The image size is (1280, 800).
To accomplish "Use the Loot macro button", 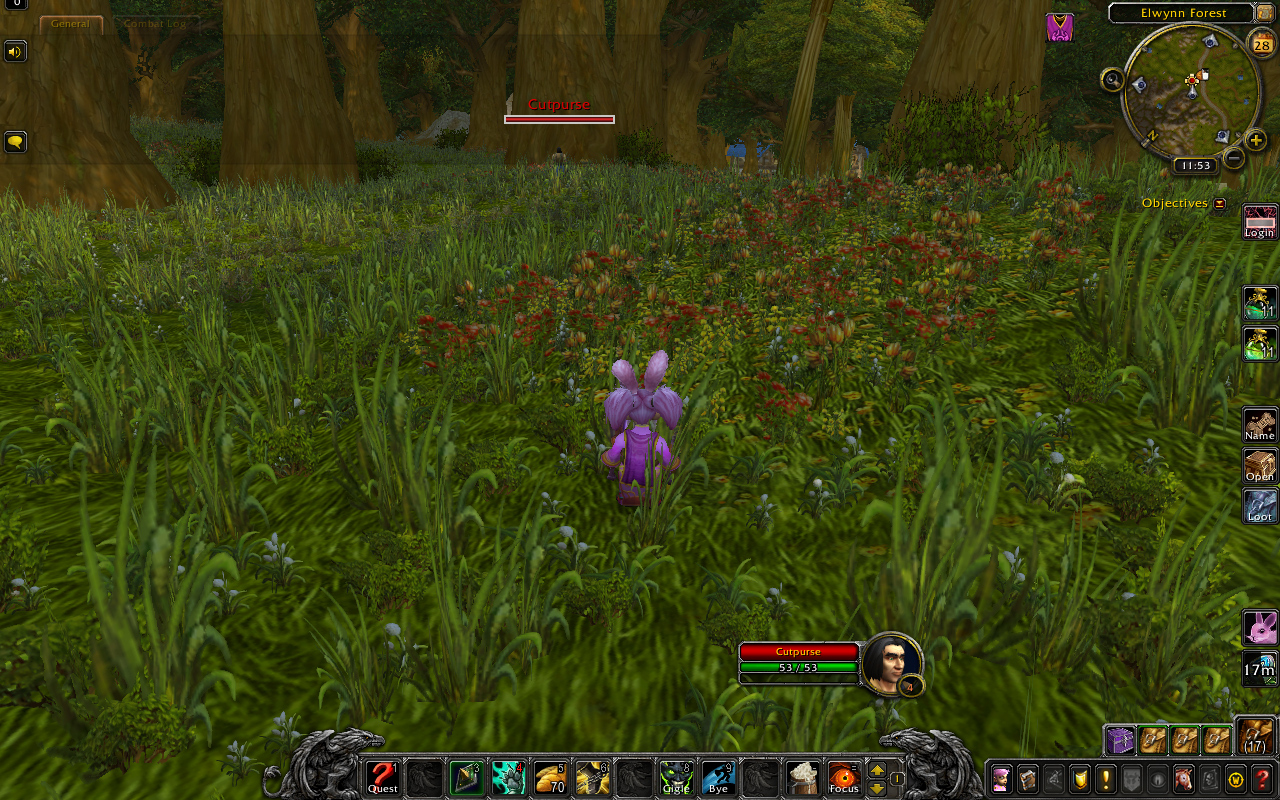I will [1259, 506].
